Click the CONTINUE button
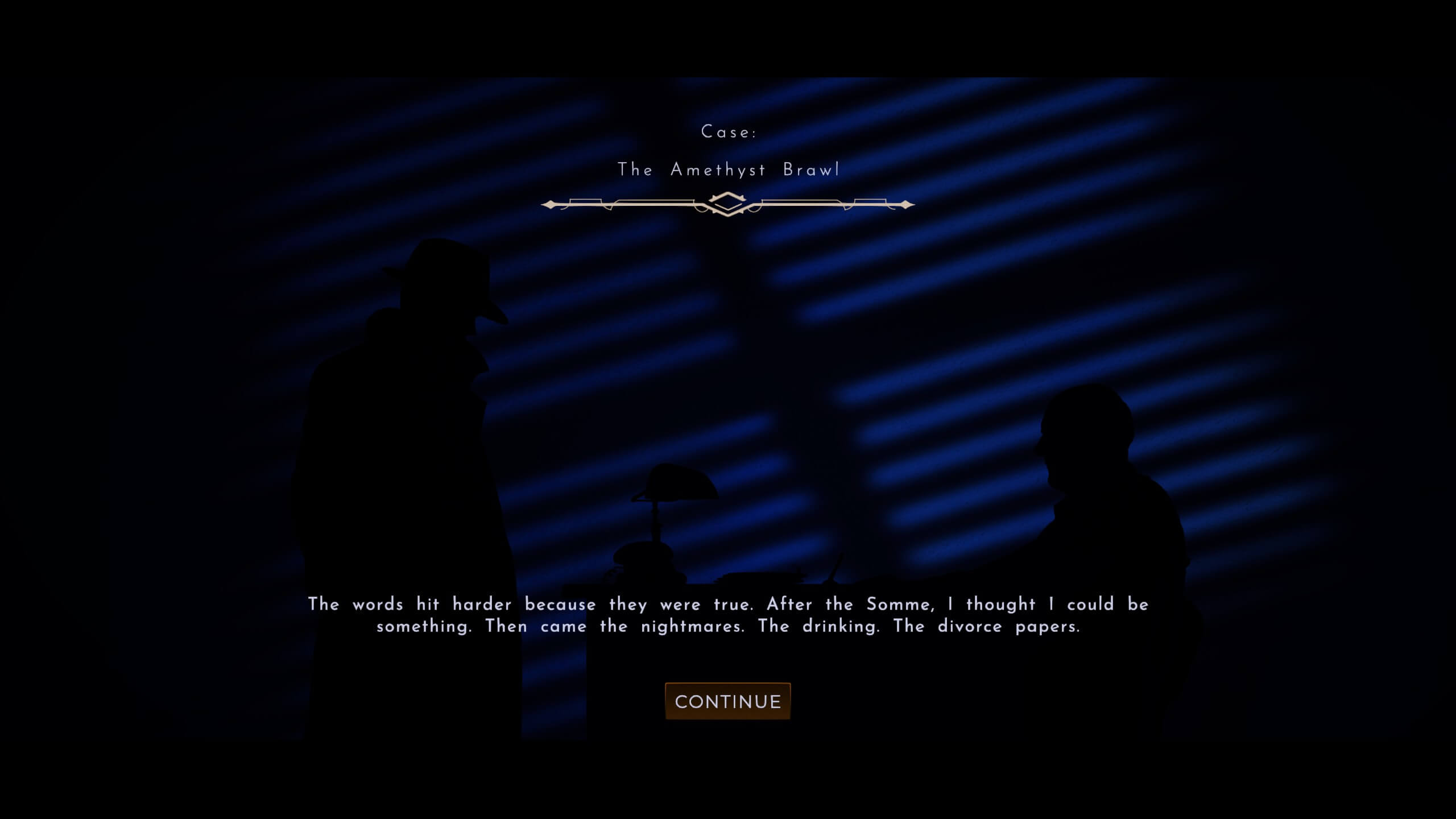Screen dimensions: 1456x819 [728, 701]
